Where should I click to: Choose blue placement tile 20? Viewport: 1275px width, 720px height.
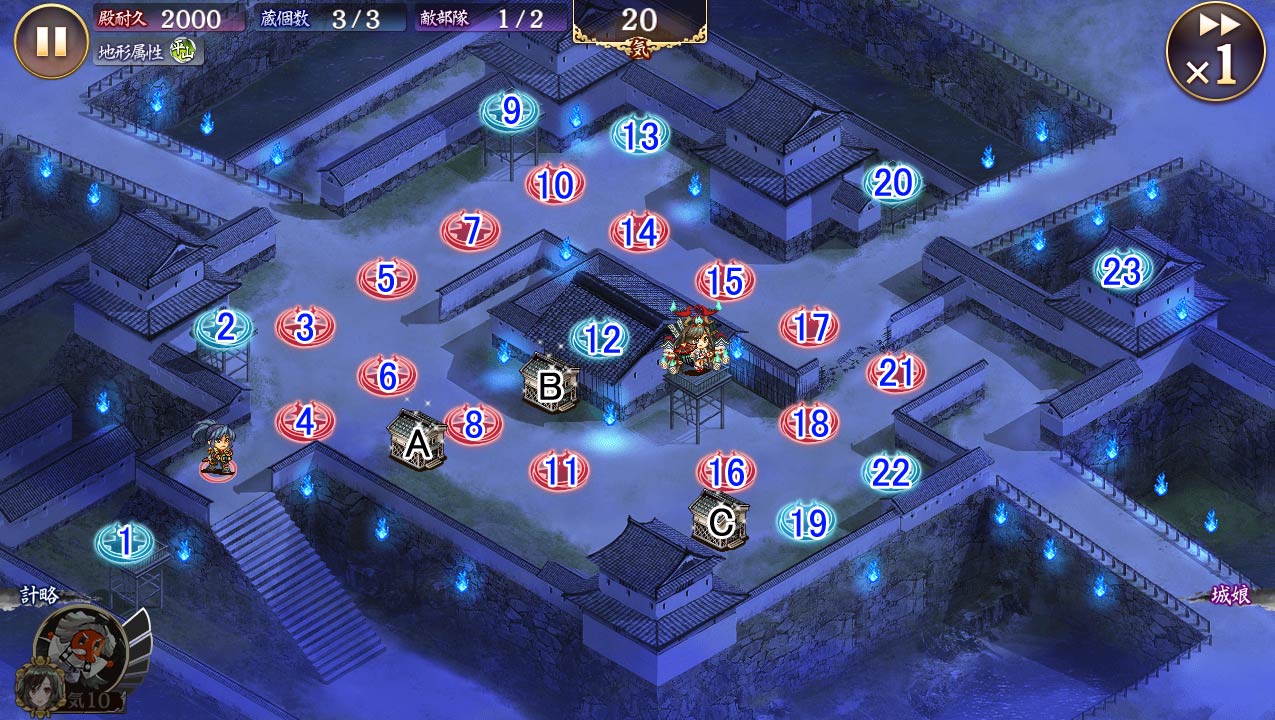892,183
